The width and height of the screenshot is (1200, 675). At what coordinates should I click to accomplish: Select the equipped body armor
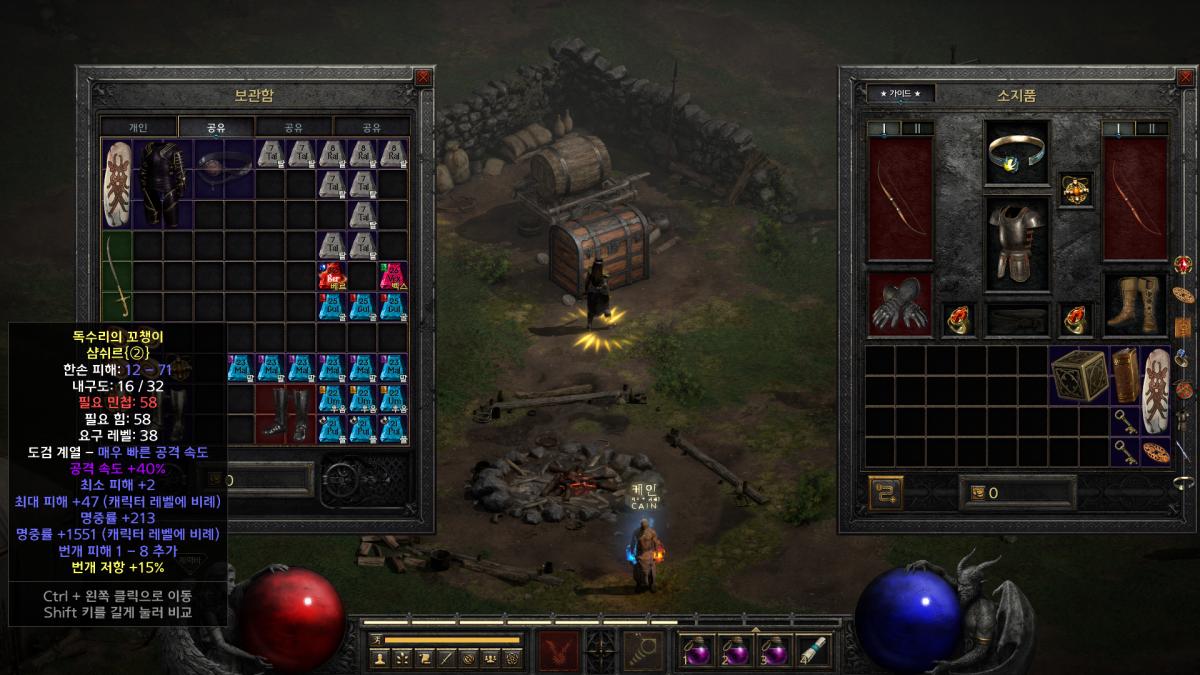(1018, 243)
